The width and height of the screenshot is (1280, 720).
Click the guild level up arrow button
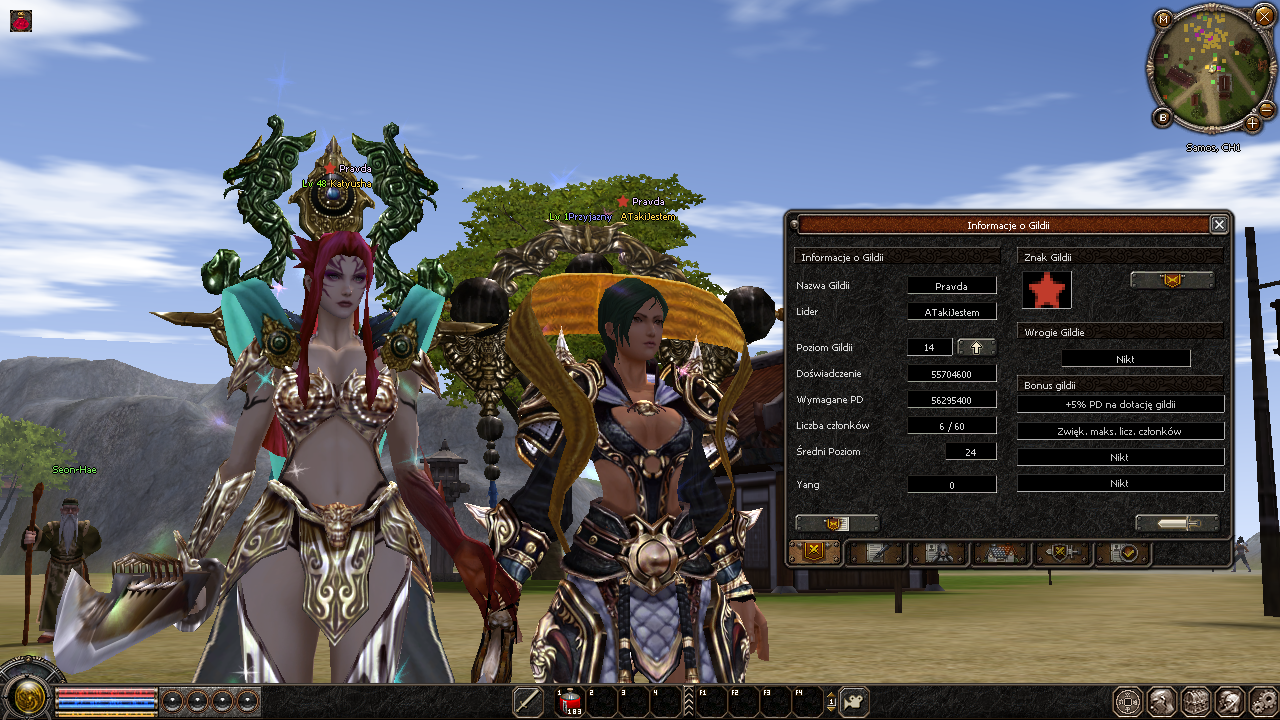pyautogui.click(x=976, y=347)
